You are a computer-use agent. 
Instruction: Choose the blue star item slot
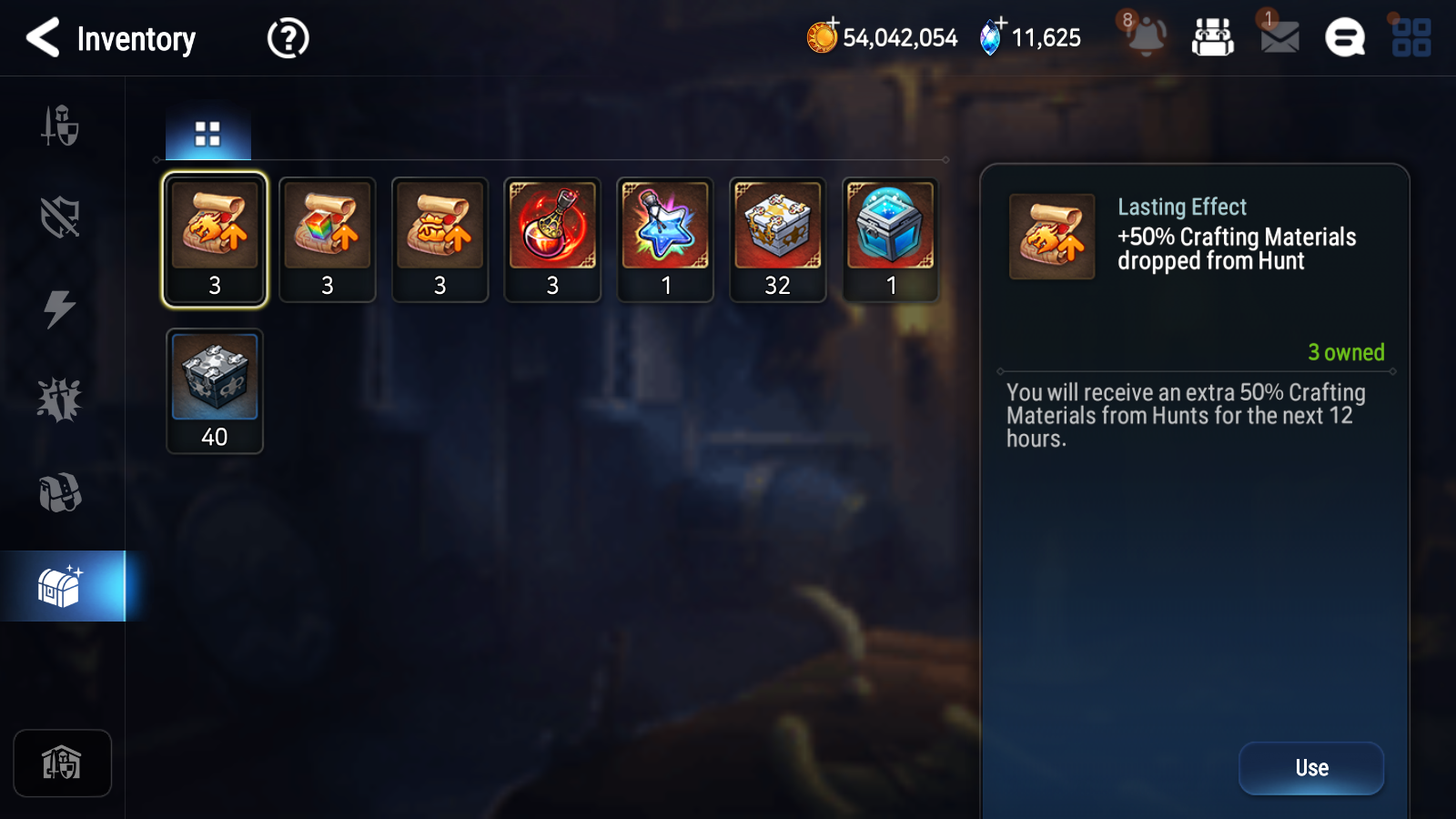[665, 238]
